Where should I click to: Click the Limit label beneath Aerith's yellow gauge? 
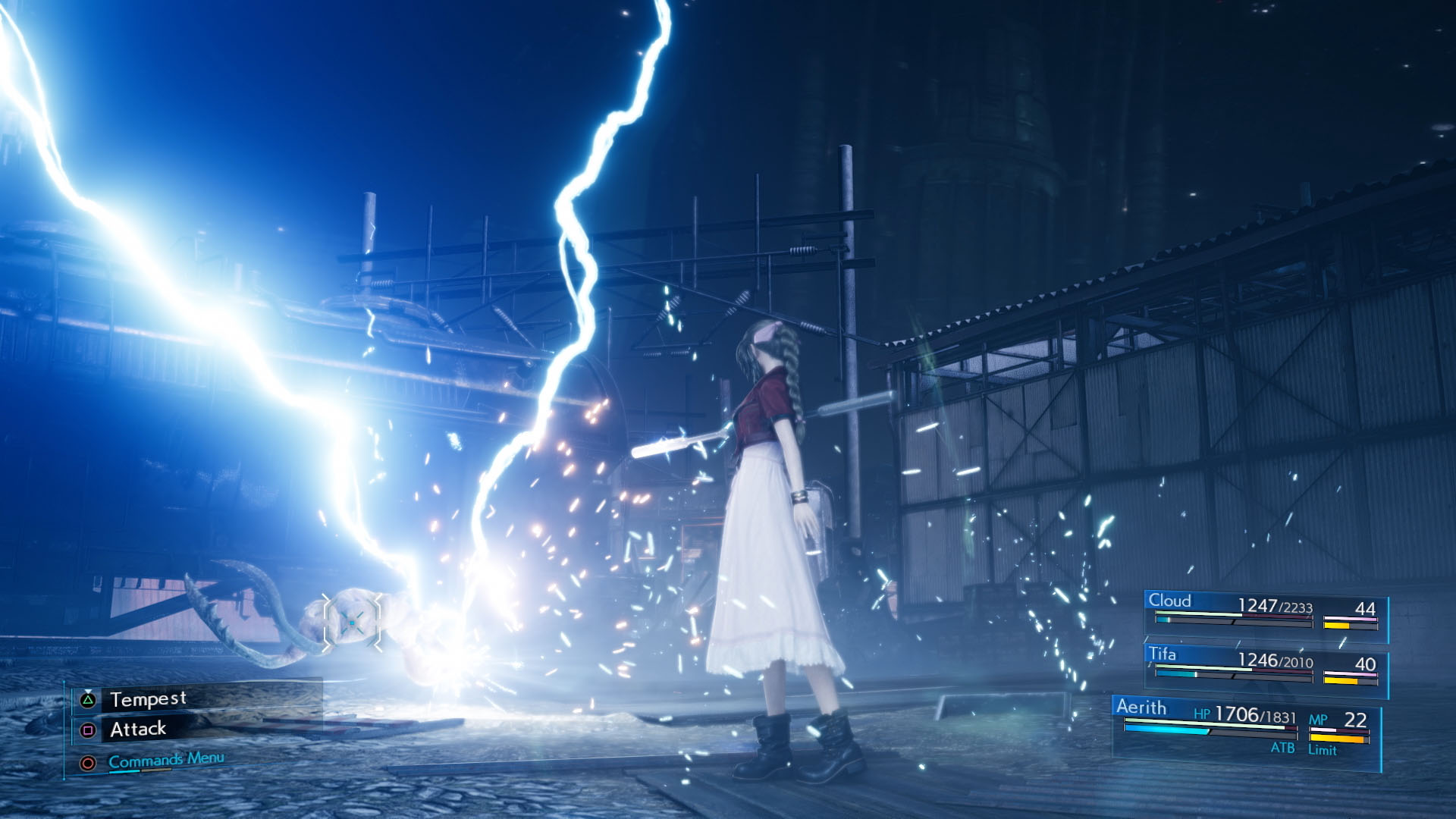(x=1323, y=749)
